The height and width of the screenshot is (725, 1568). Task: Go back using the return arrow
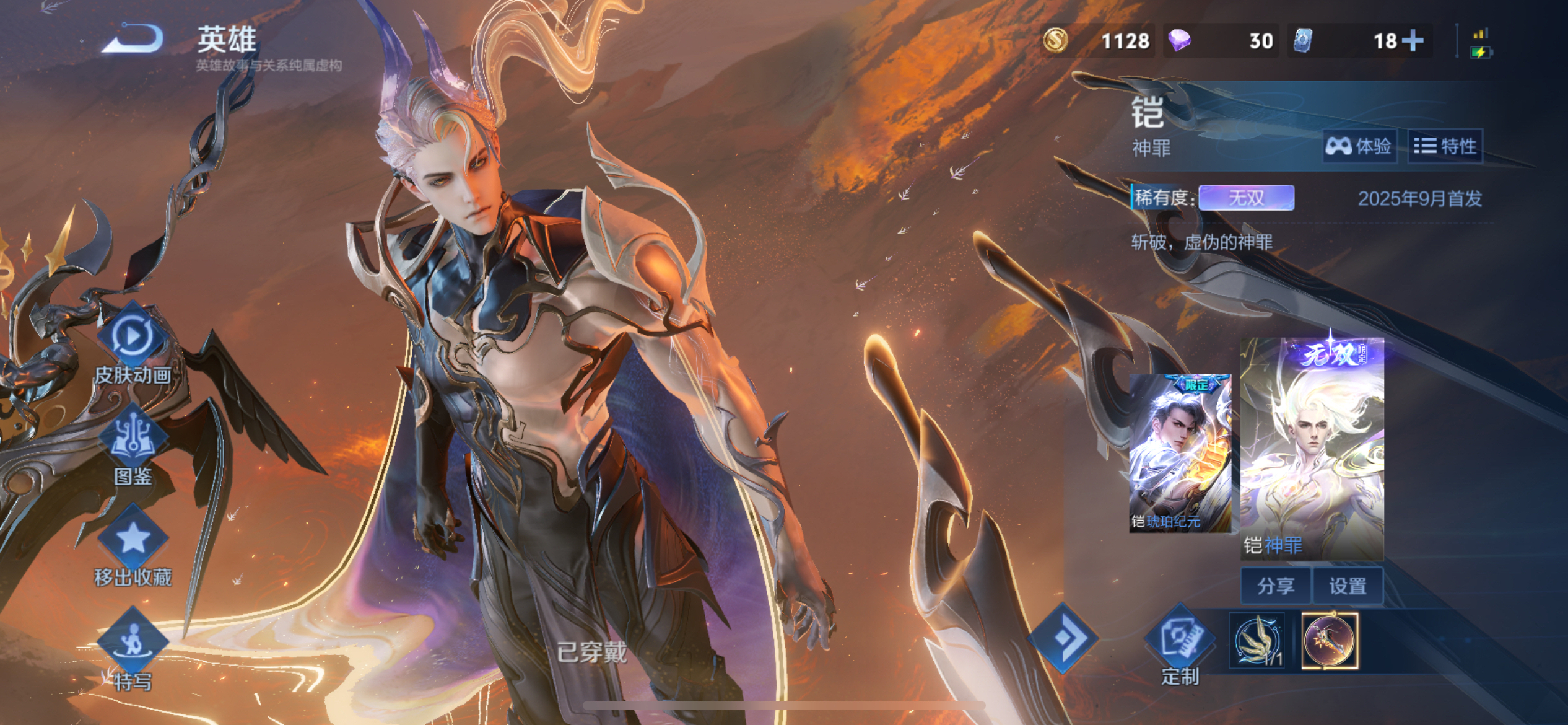click(134, 38)
